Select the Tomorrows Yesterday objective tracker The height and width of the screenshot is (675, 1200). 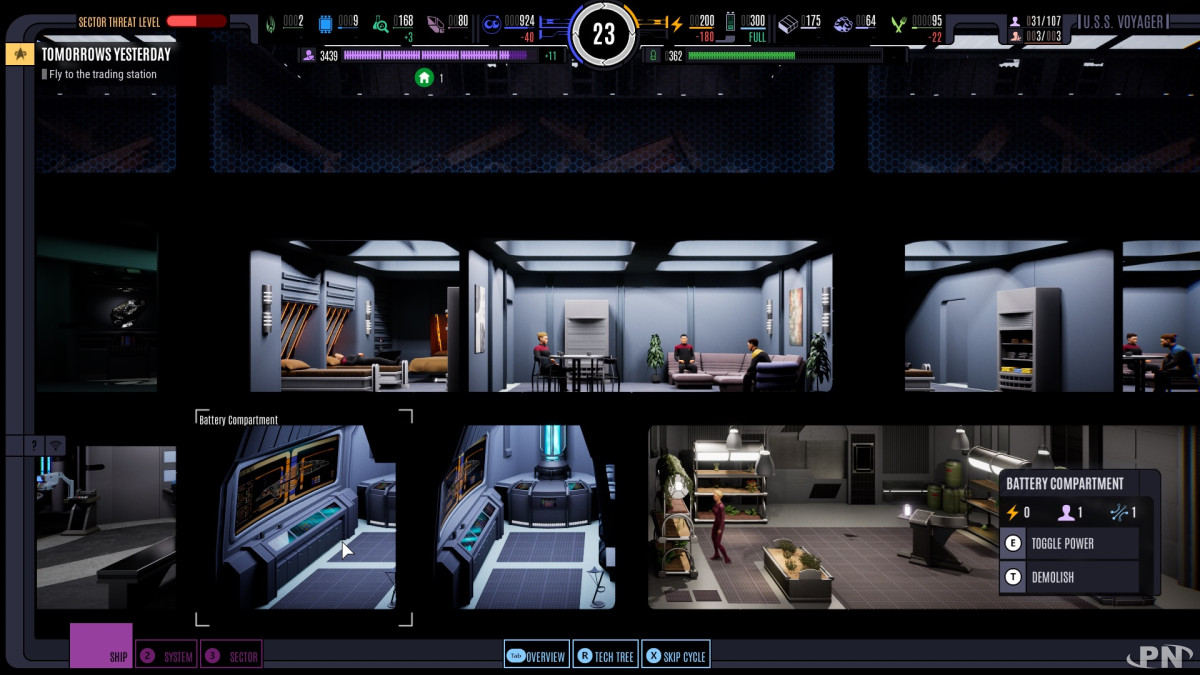[106, 55]
